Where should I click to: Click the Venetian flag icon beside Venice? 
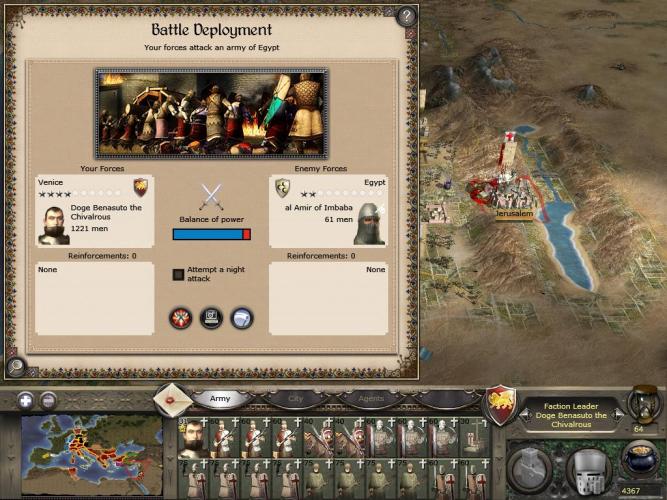(140, 186)
